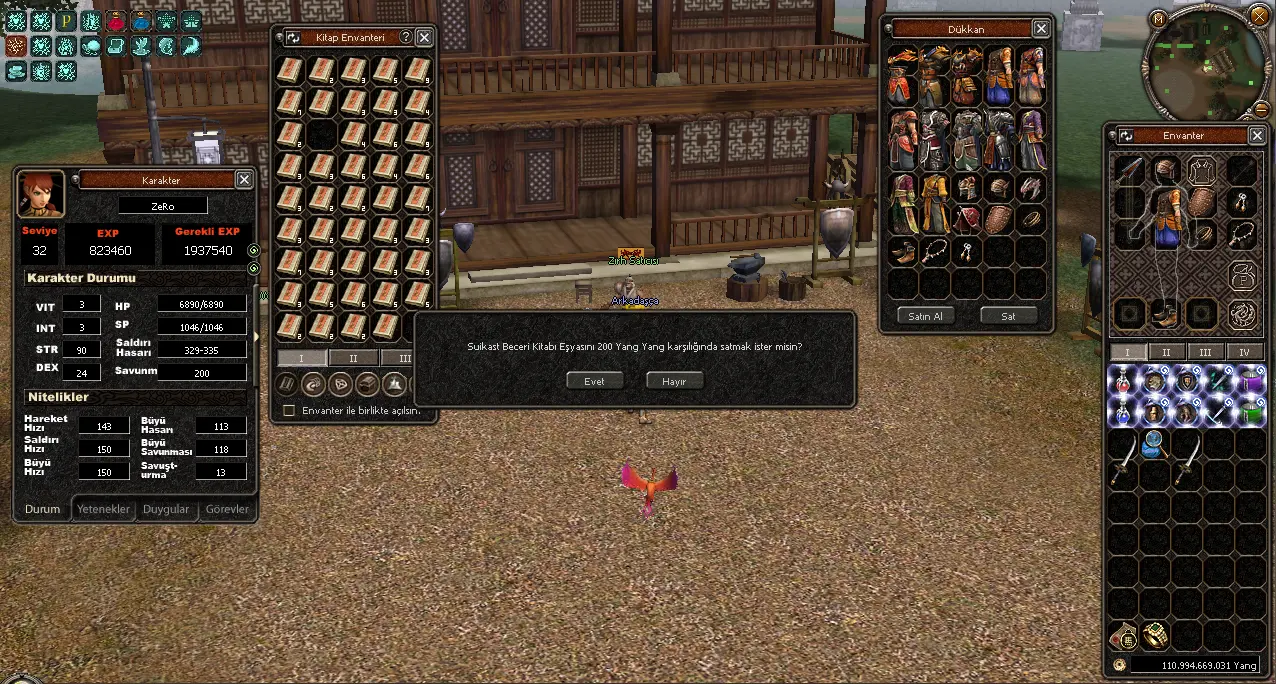Click the shop's Satın Al button

click(x=925, y=316)
